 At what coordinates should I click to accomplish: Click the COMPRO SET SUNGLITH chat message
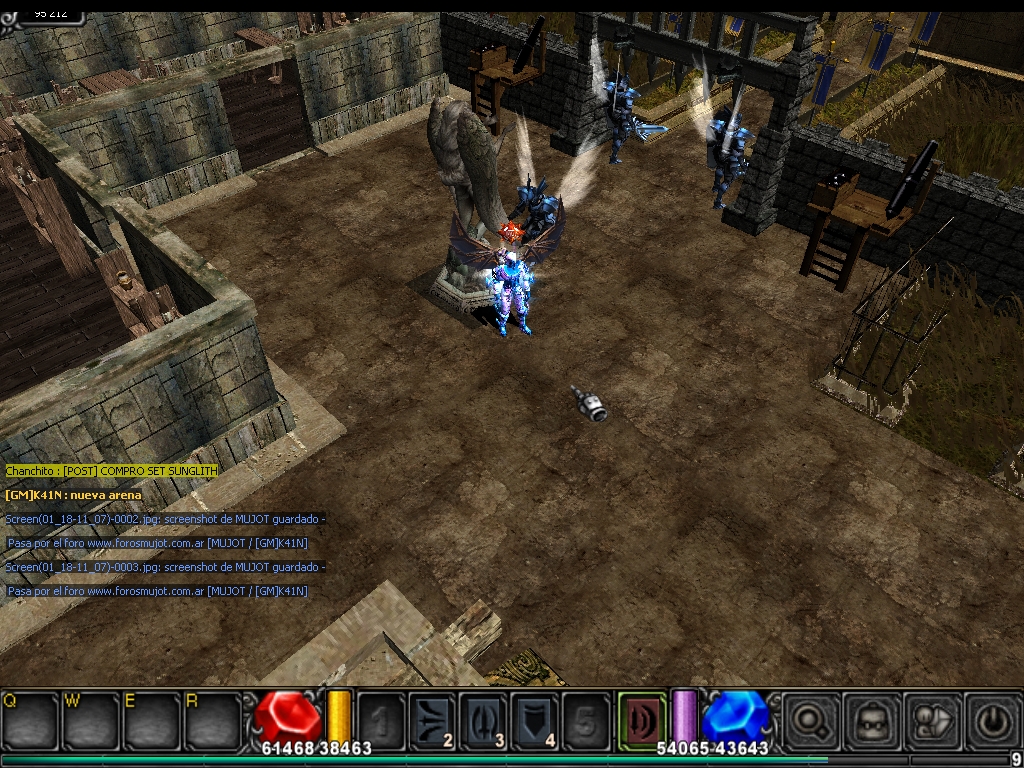pyautogui.click(x=111, y=470)
